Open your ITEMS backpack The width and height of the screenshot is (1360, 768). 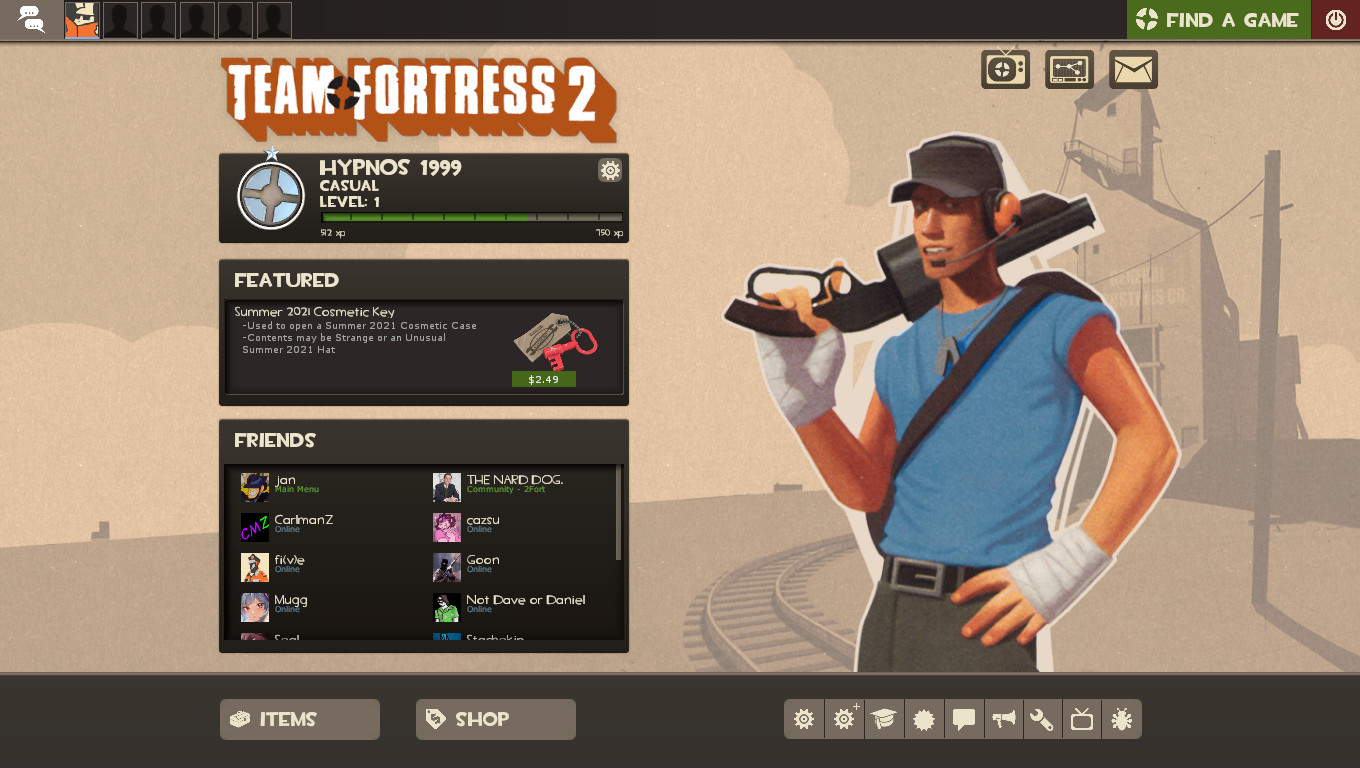tap(299, 718)
